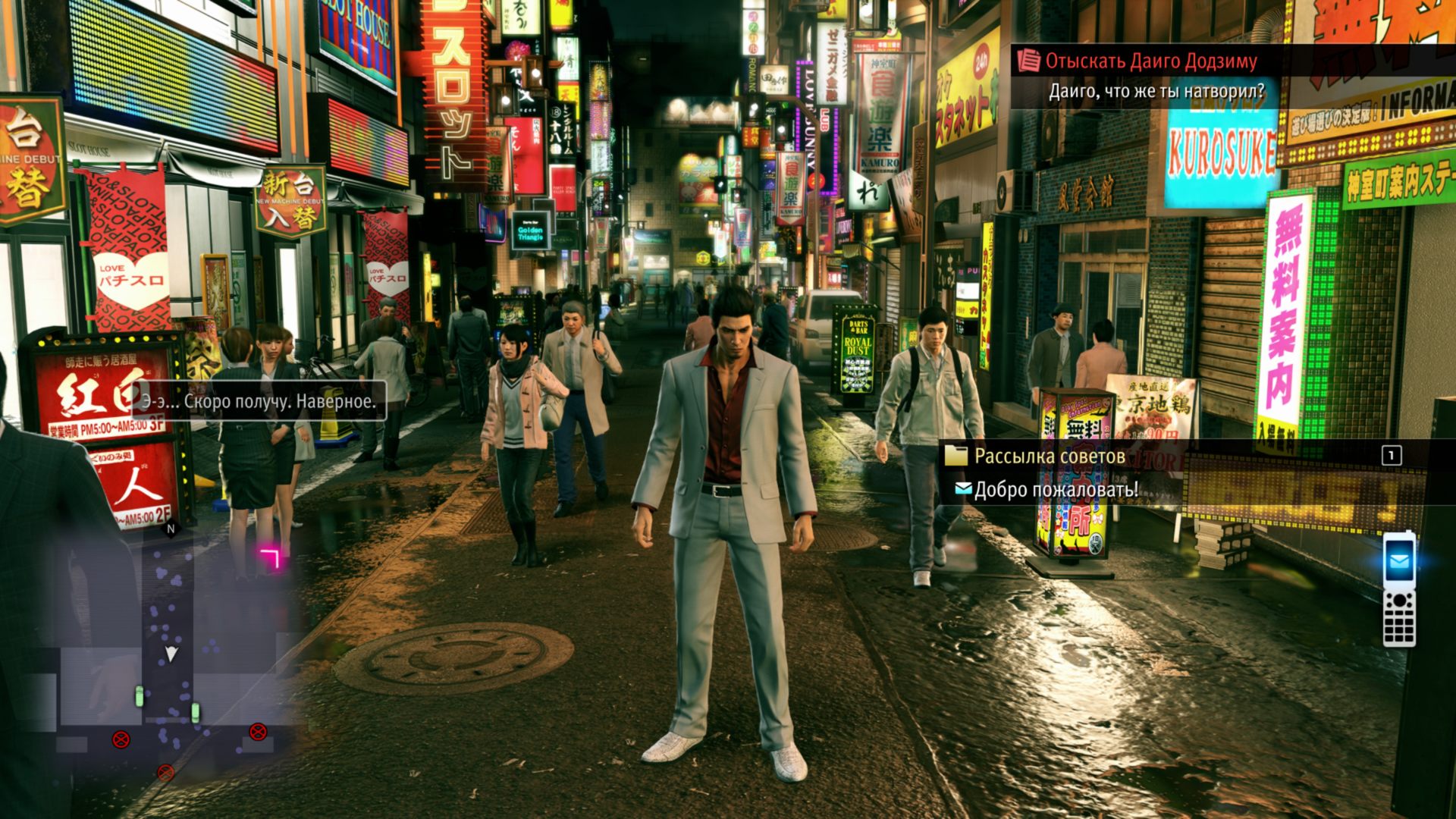Select the pink objective marker on minimap
This screenshot has height=819, width=1456.
click(270, 559)
